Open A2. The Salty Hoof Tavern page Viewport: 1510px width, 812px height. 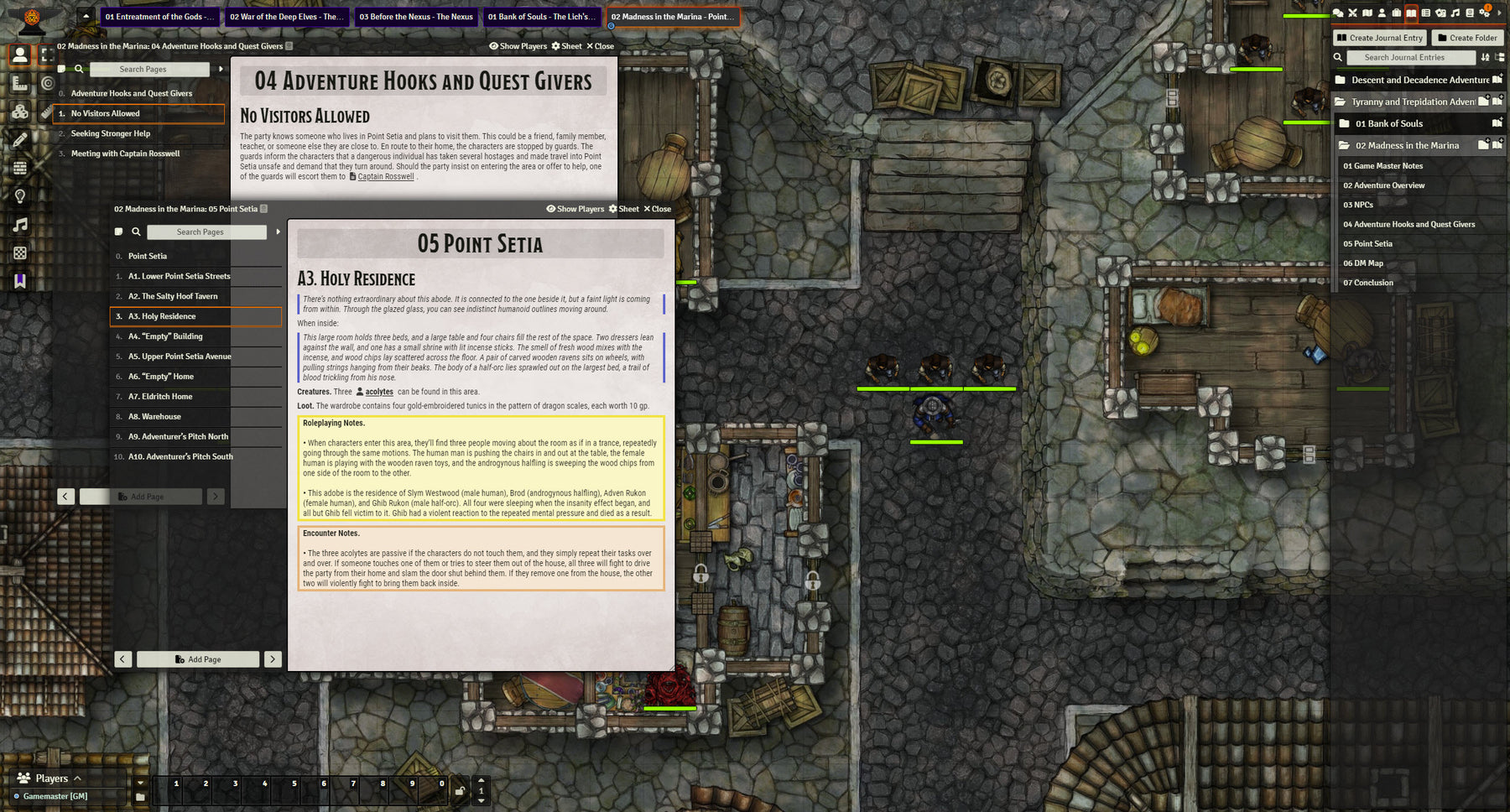pyautogui.click(x=173, y=296)
